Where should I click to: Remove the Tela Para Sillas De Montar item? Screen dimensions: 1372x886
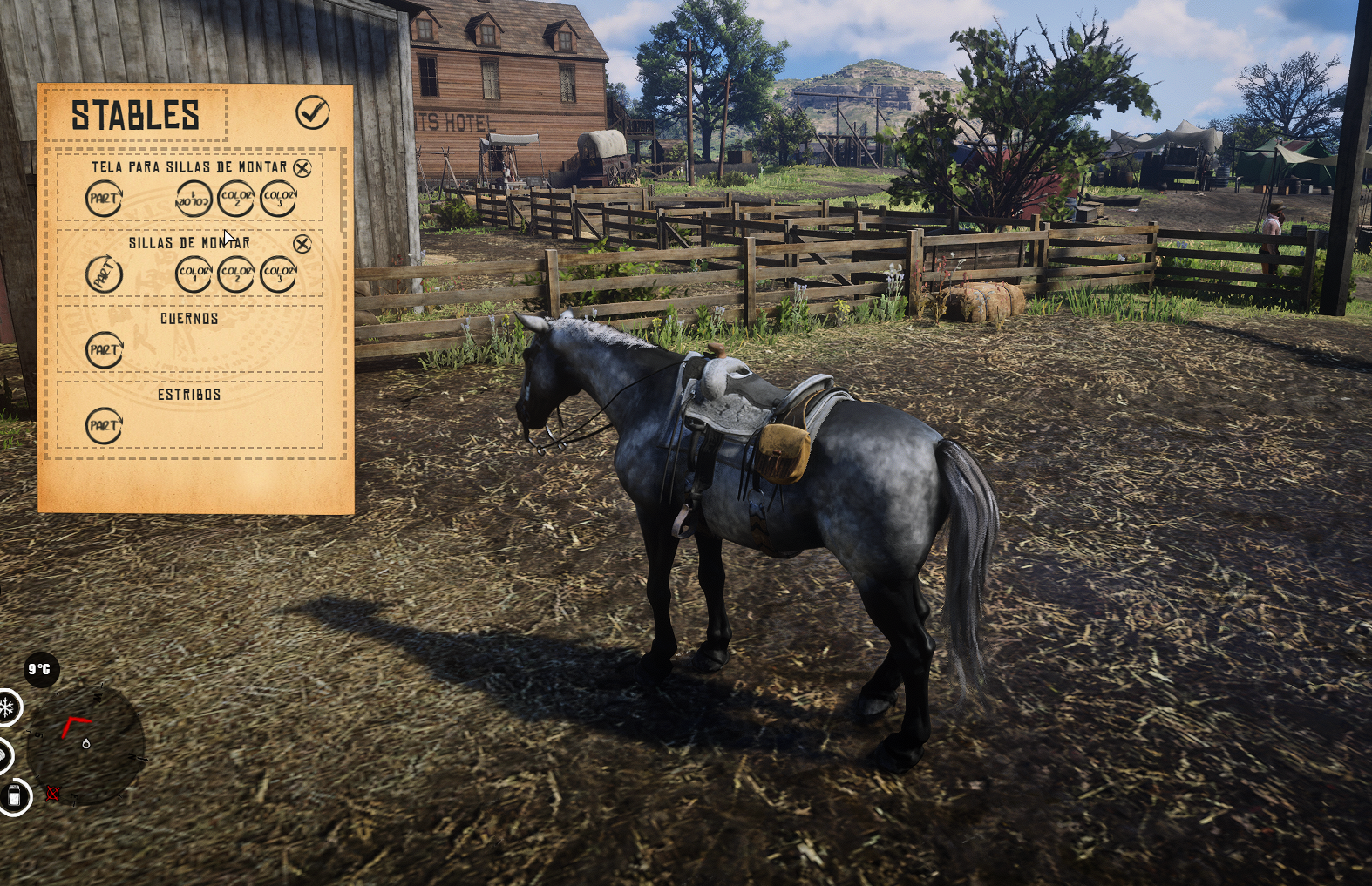302,168
